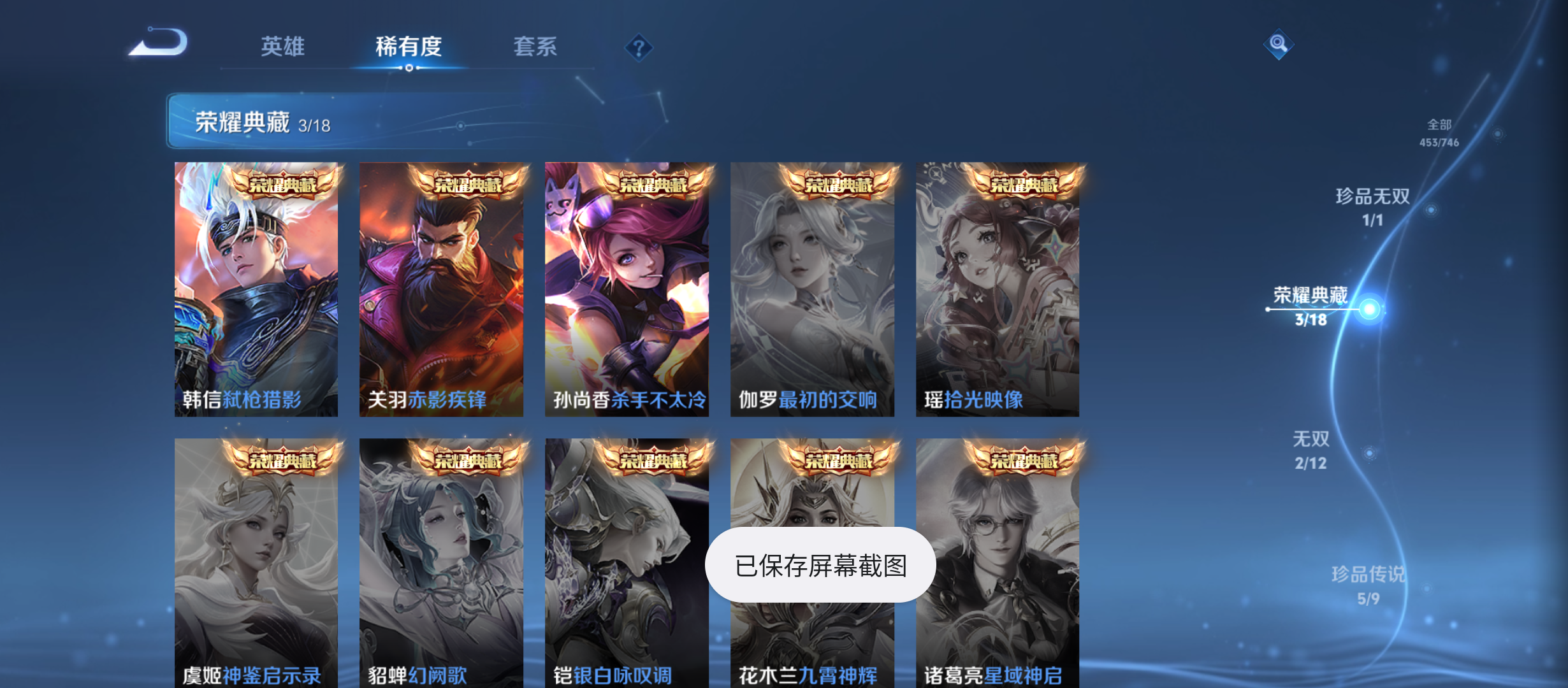Dismiss the 已保存屏幕截图 toast message
Screen dimensions: 1568x688
tap(820, 564)
